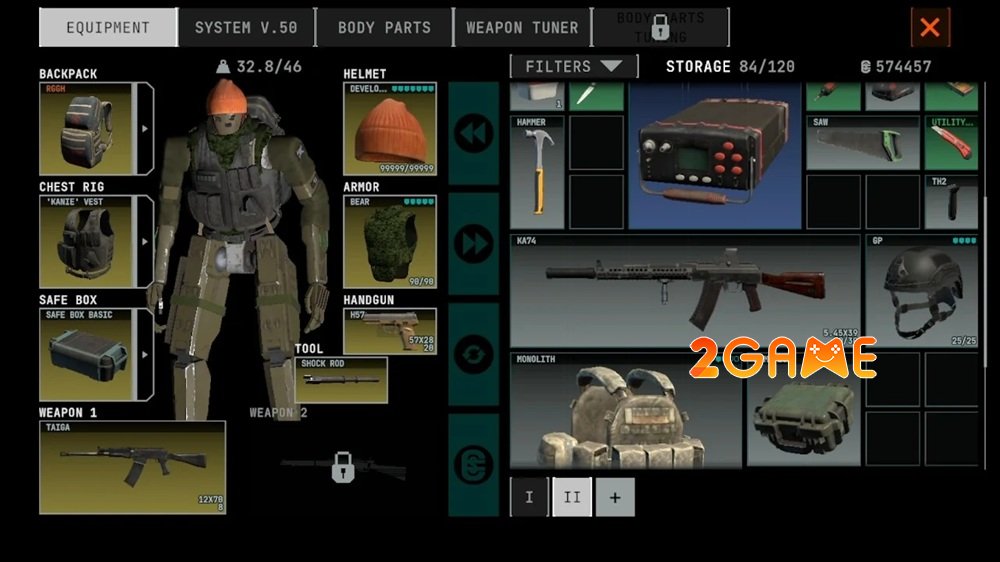The width and height of the screenshot is (1000, 562).
Task: Switch to the System V.50 tab
Action: point(246,28)
